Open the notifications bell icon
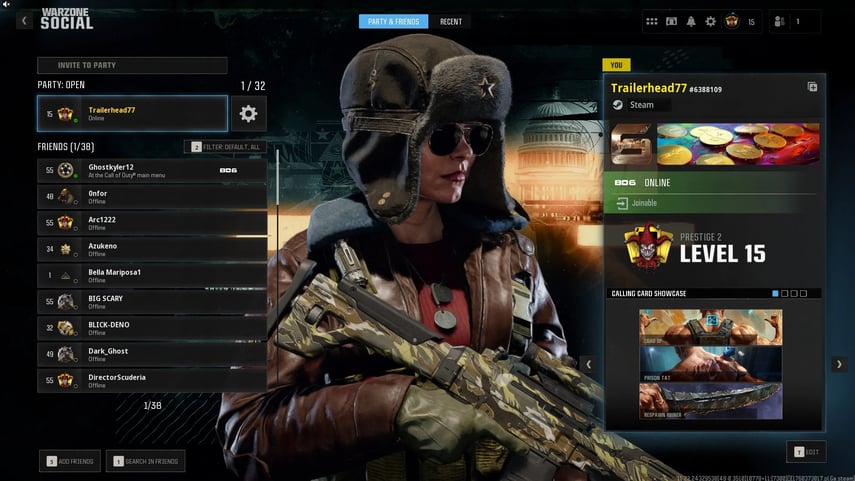Viewport: 855px width, 481px height. click(x=690, y=21)
